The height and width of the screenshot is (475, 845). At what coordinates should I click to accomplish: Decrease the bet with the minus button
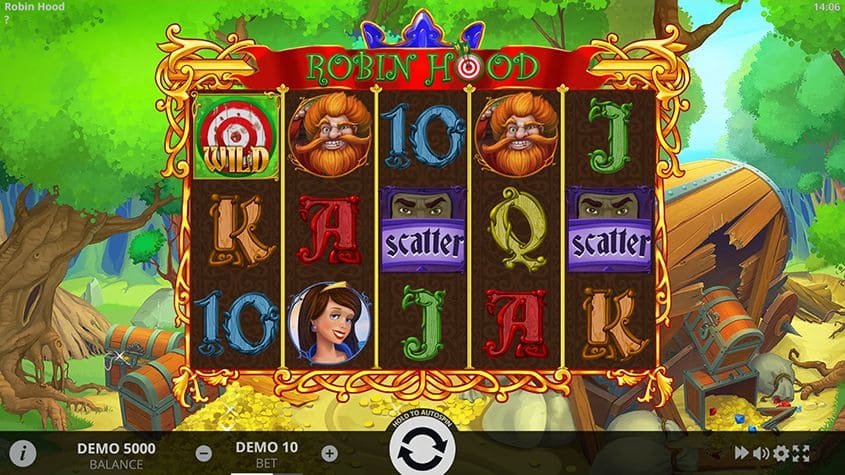[204, 453]
